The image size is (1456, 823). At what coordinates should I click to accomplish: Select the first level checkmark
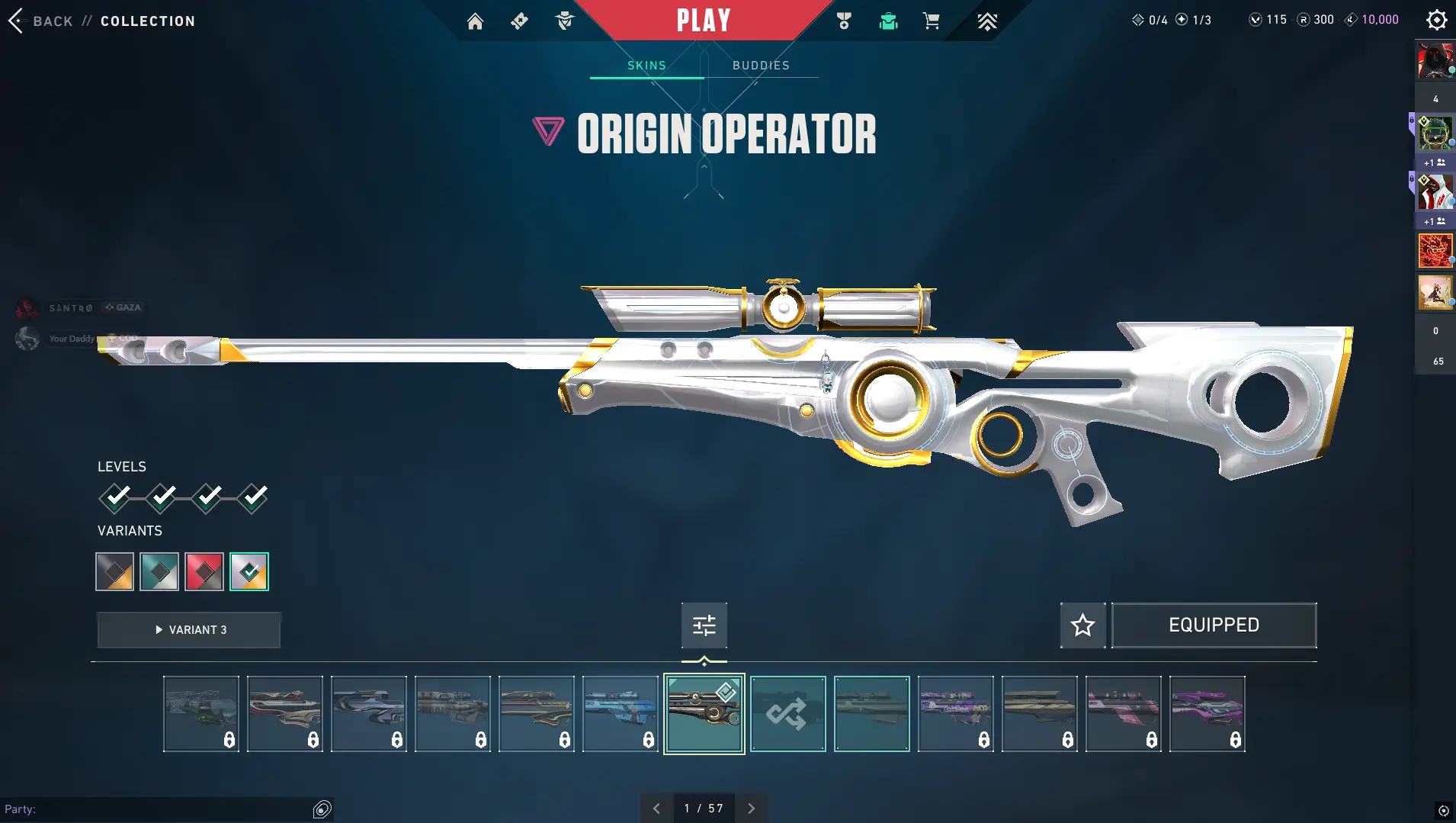(115, 498)
